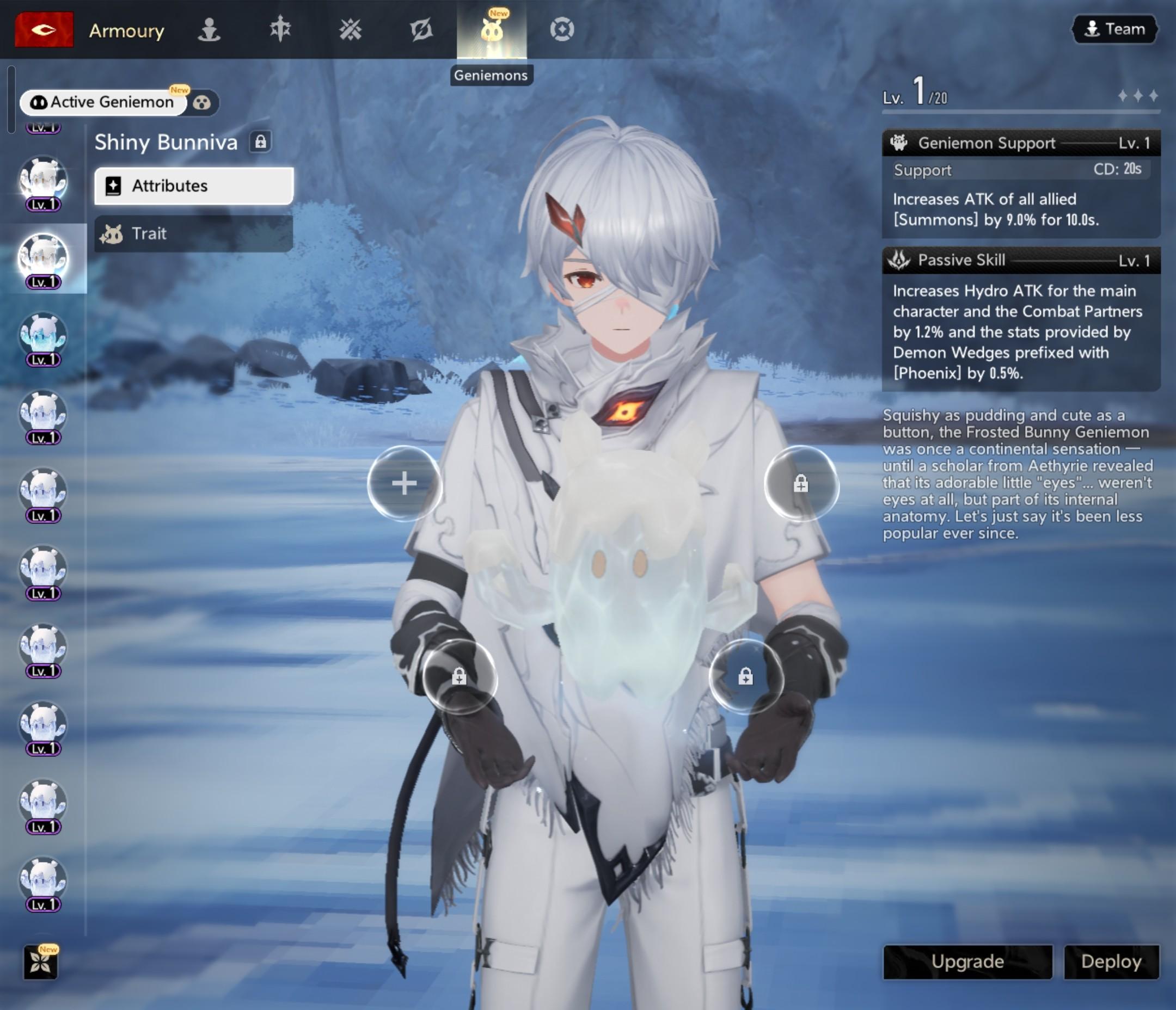Switch to the Trait section
1176x1010 pixels.
coord(193,233)
